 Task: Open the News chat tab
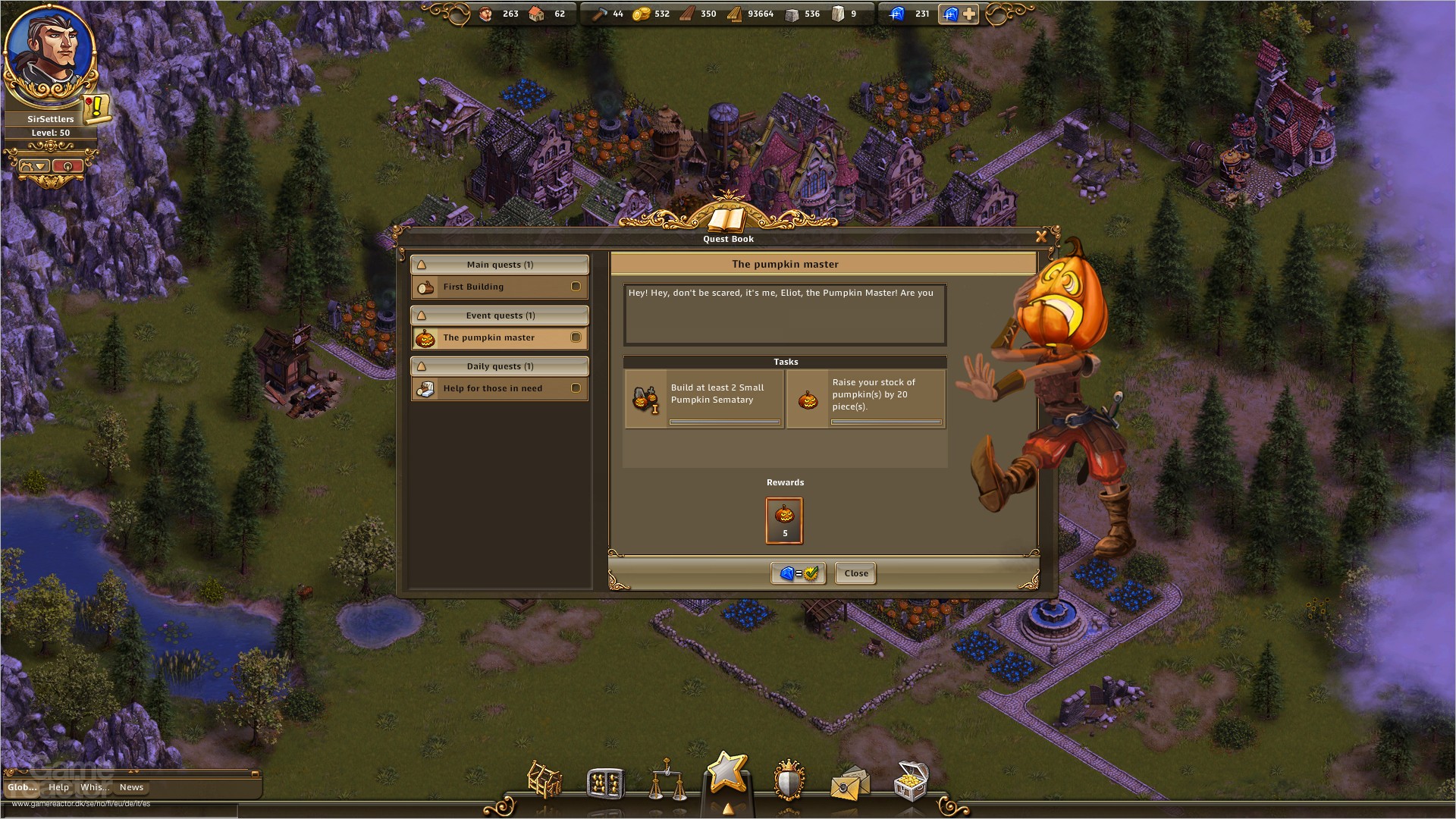click(131, 787)
